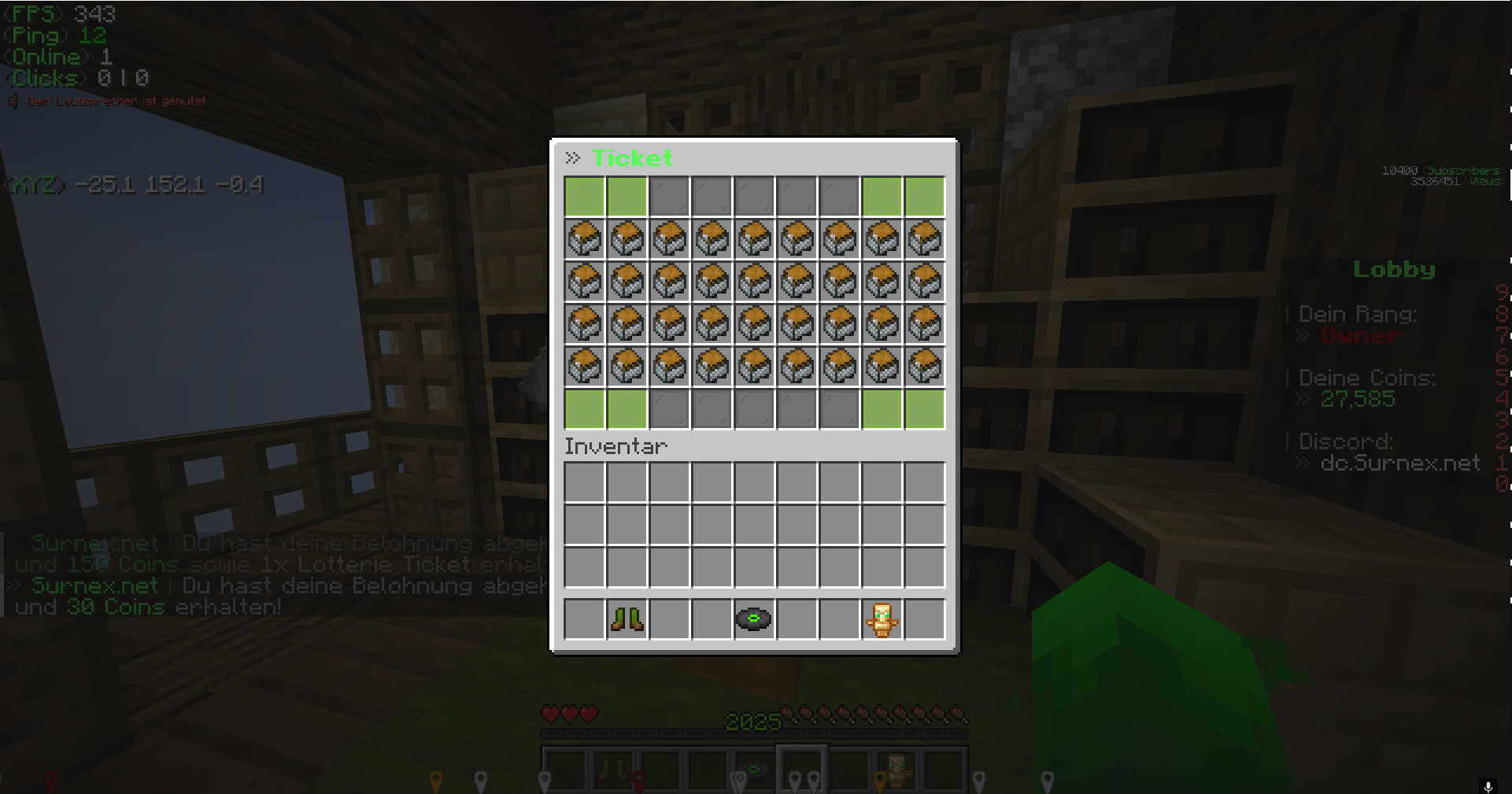The width and height of the screenshot is (1512, 794).
Task: Click the Lobby title on the scoreboard
Action: pos(1394,269)
